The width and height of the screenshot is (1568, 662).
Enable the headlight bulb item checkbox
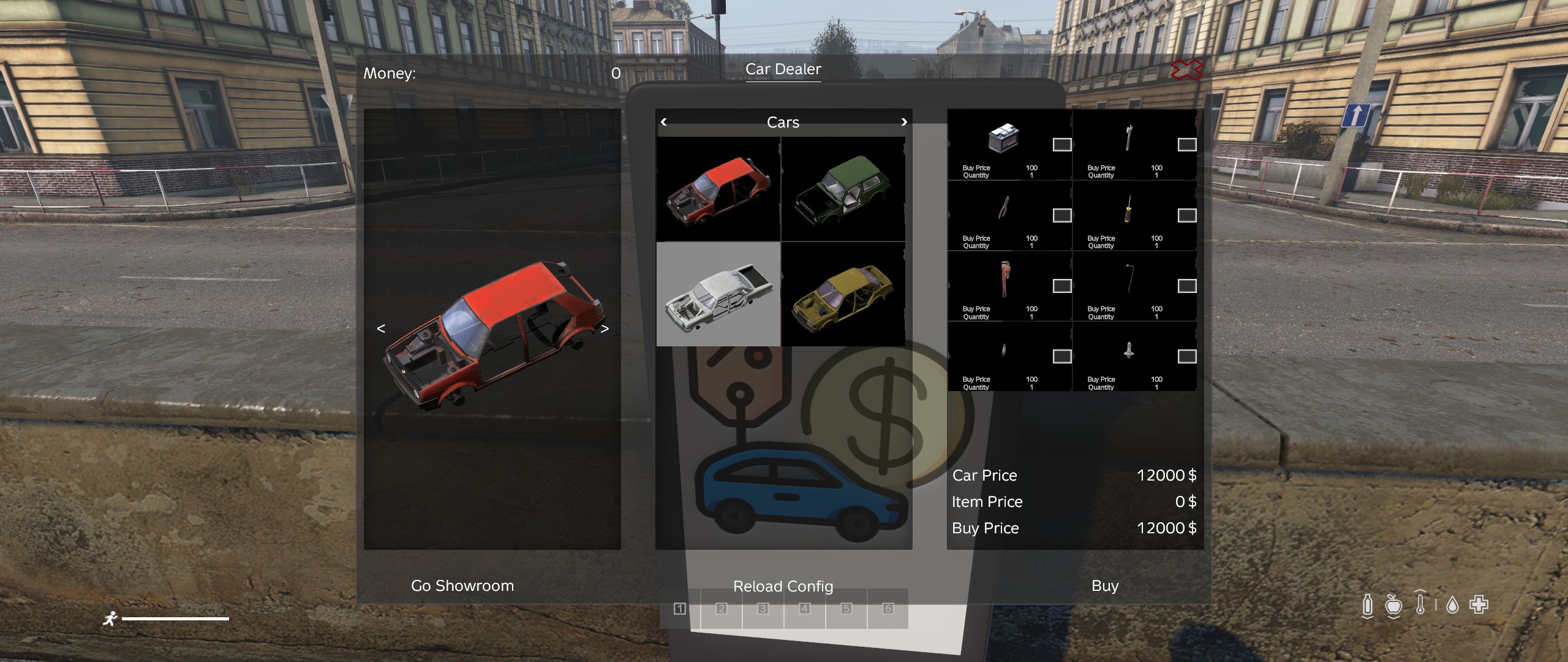pos(1187,356)
